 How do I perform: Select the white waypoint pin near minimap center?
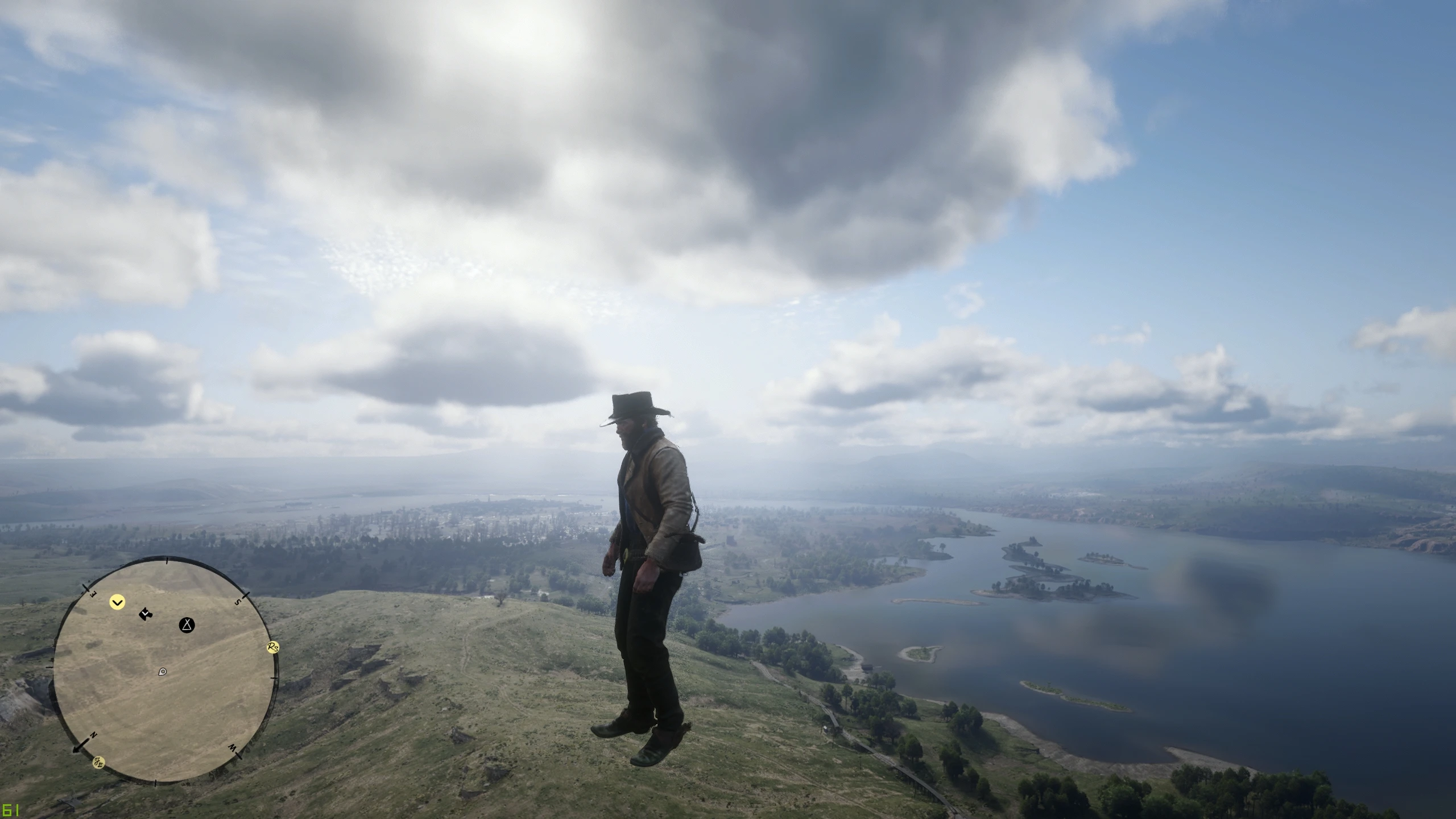click(x=162, y=672)
